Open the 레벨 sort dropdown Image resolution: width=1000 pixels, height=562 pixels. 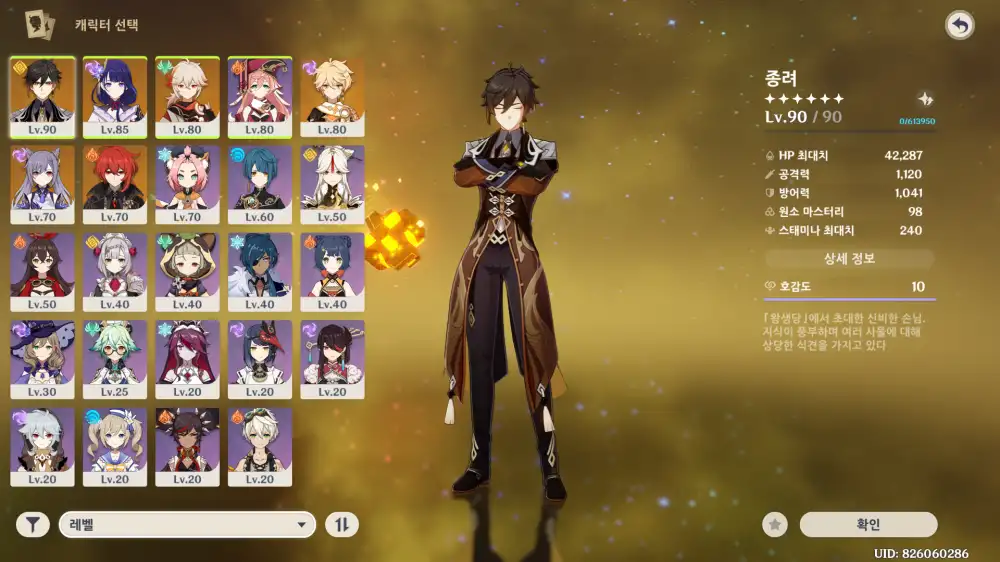point(187,524)
